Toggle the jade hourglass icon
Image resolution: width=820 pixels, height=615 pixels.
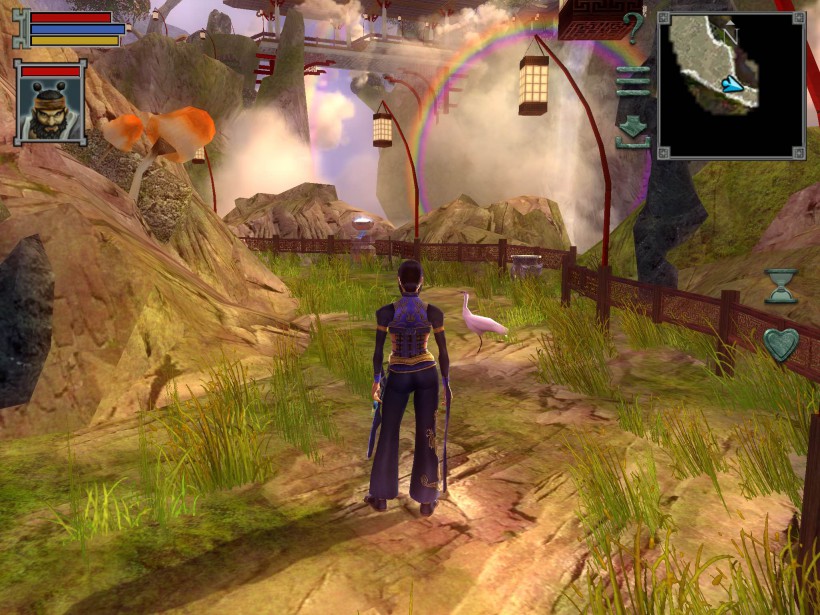tap(781, 286)
